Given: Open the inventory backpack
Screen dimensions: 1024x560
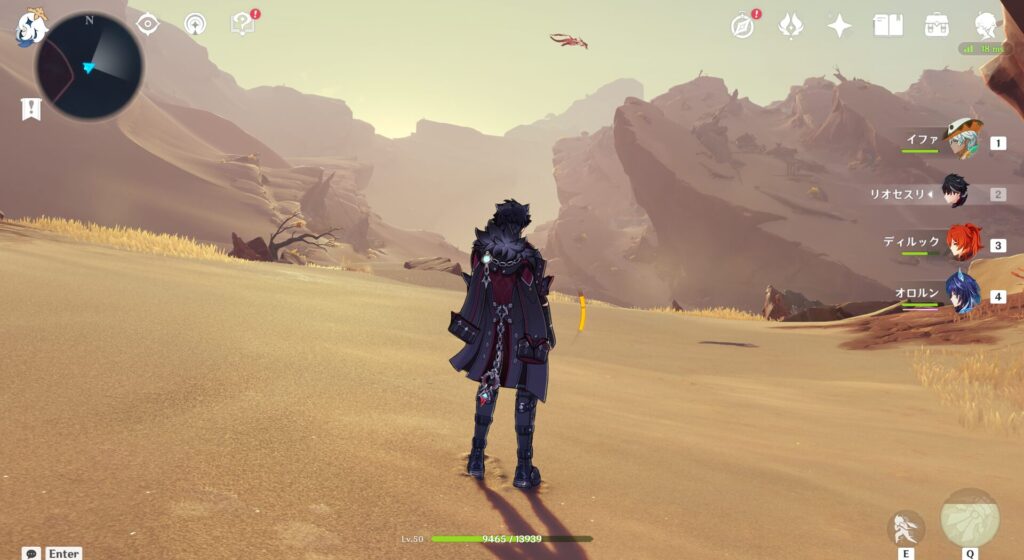Looking at the screenshot, I should pos(937,26).
